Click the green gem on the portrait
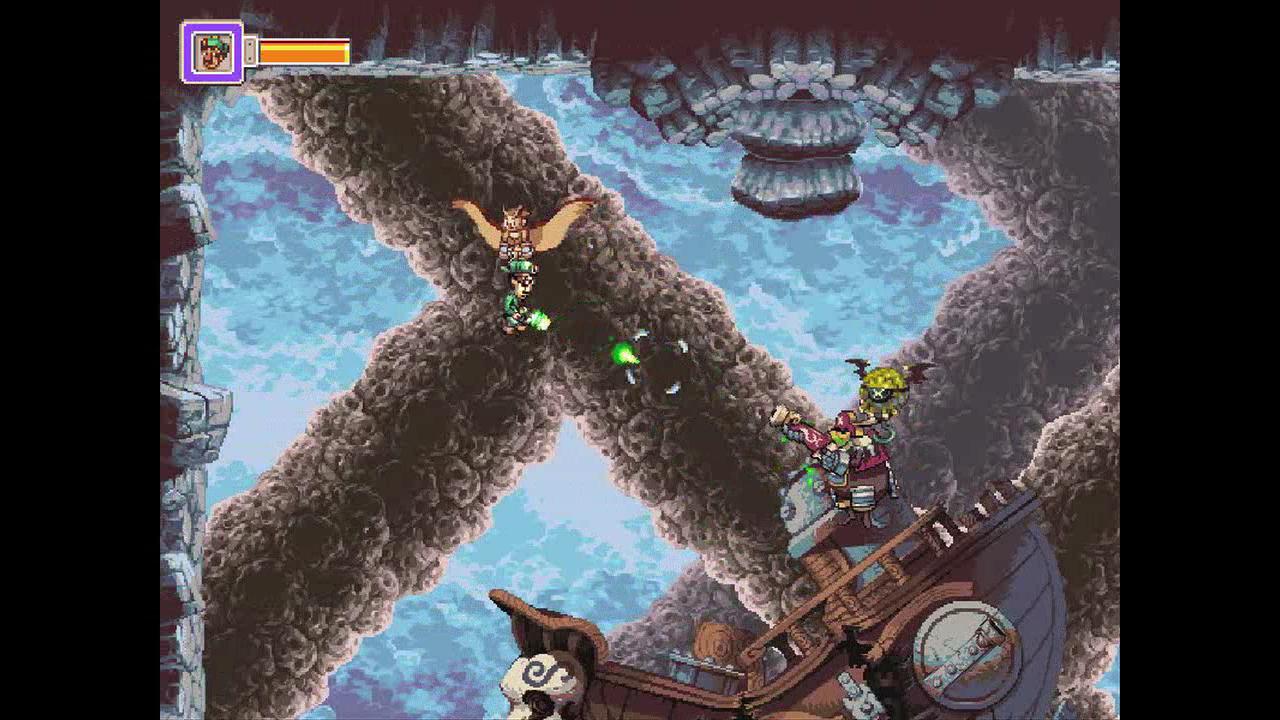 pos(214,44)
